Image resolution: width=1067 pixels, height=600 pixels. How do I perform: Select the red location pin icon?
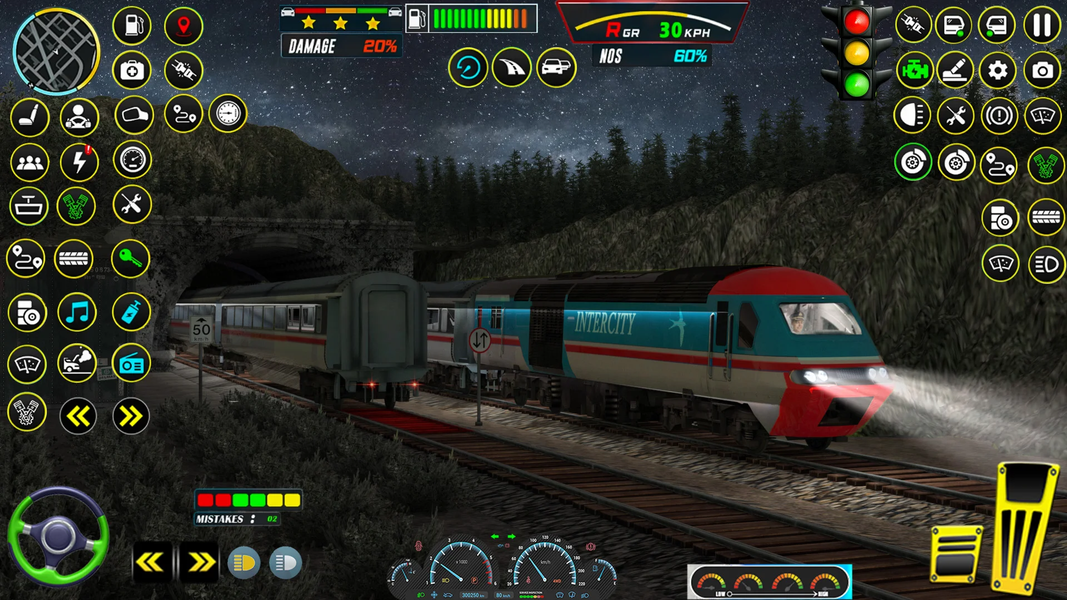tap(183, 26)
